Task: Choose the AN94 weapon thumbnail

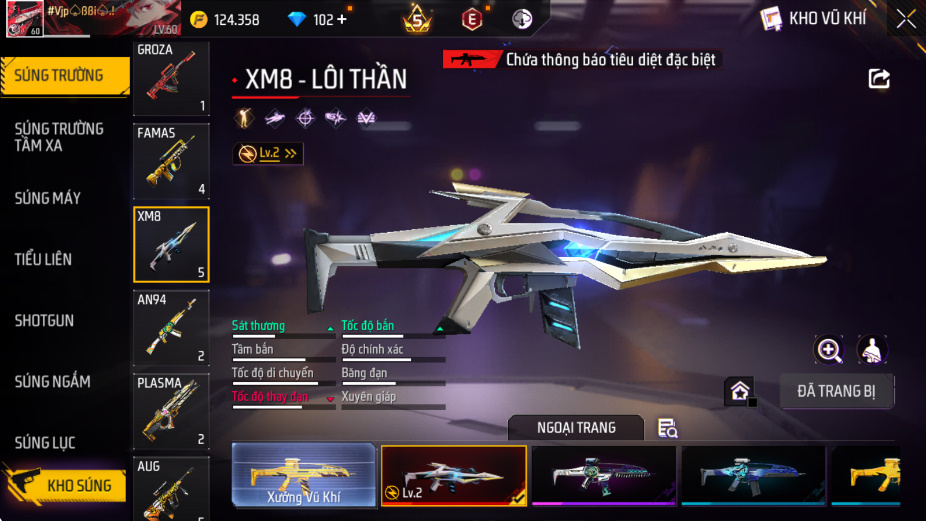Action: coord(171,327)
